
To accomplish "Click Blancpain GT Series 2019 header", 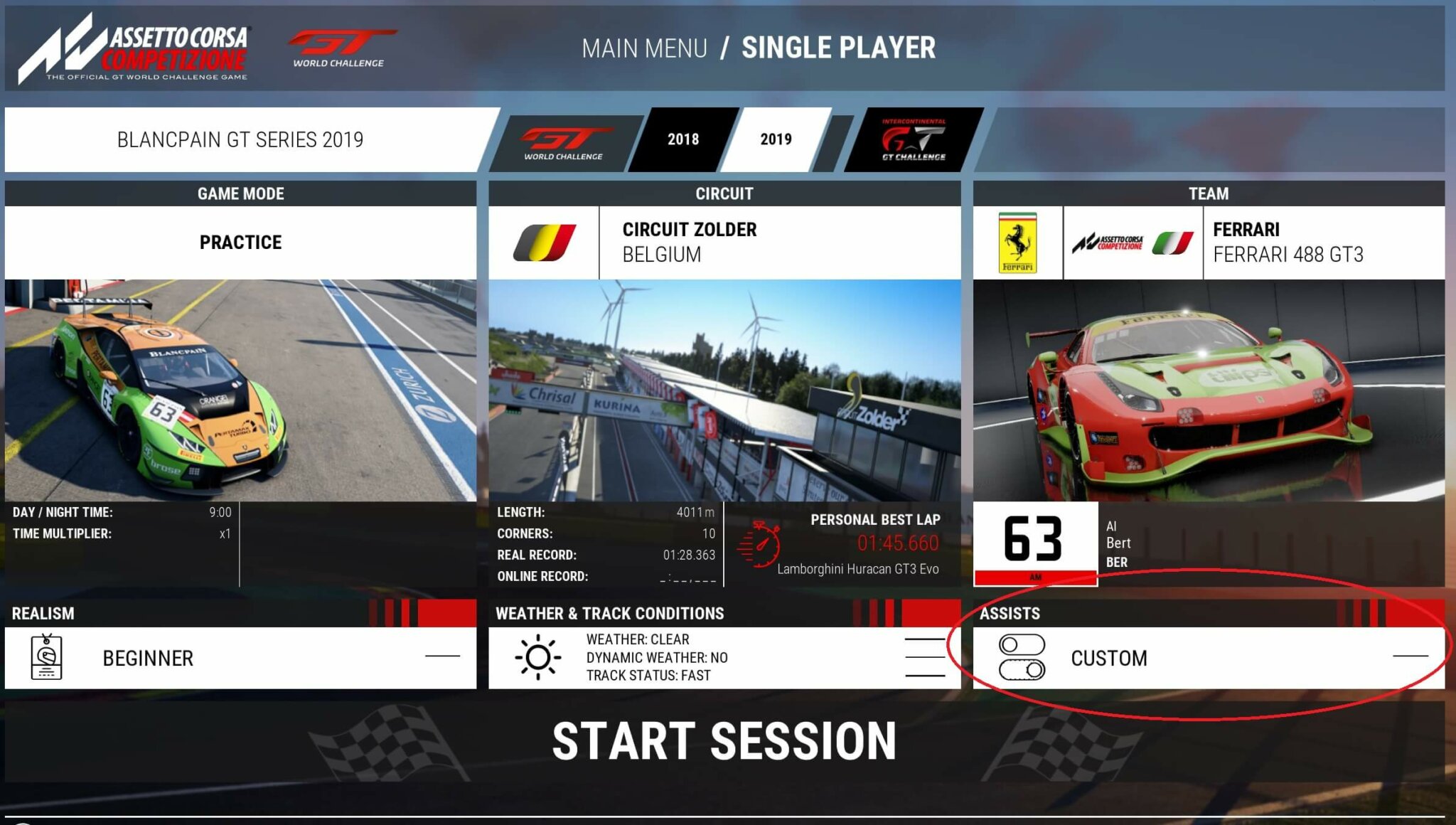I will (x=239, y=139).
